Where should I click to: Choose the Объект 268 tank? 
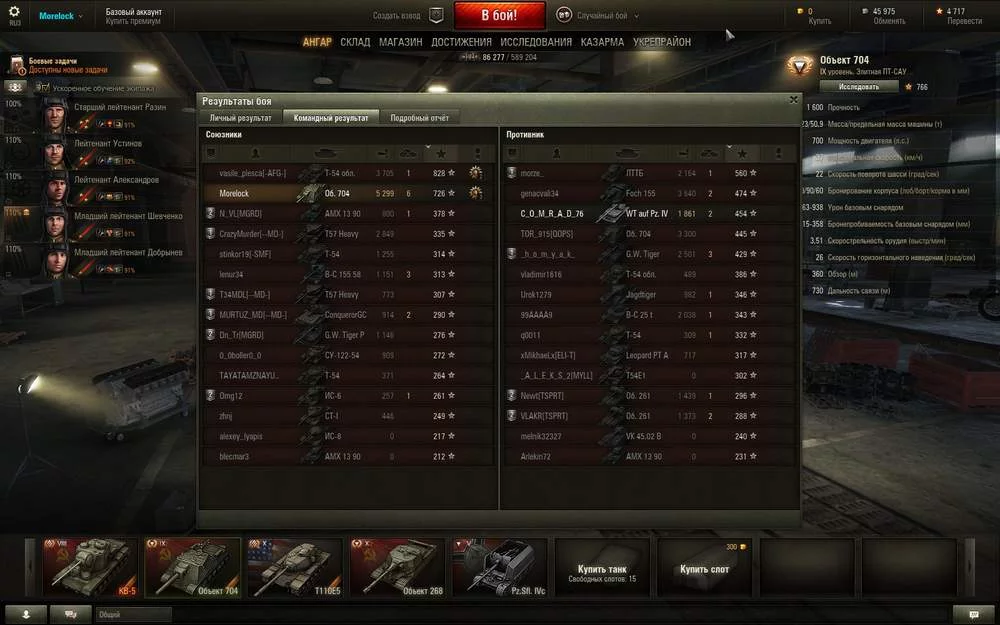coord(396,567)
